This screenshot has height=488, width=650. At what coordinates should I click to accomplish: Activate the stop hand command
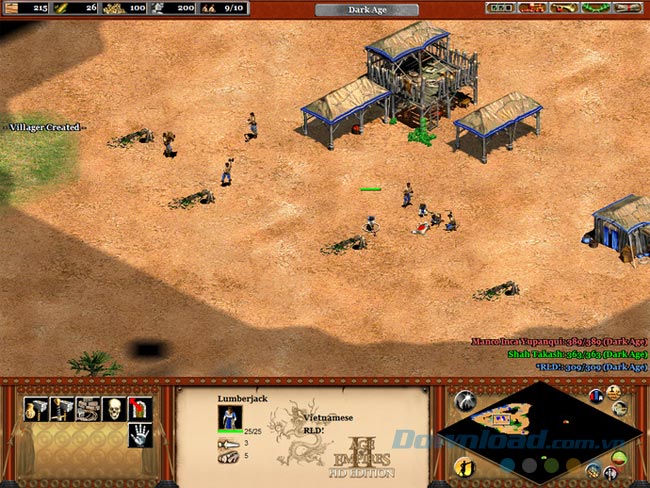coord(140,434)
